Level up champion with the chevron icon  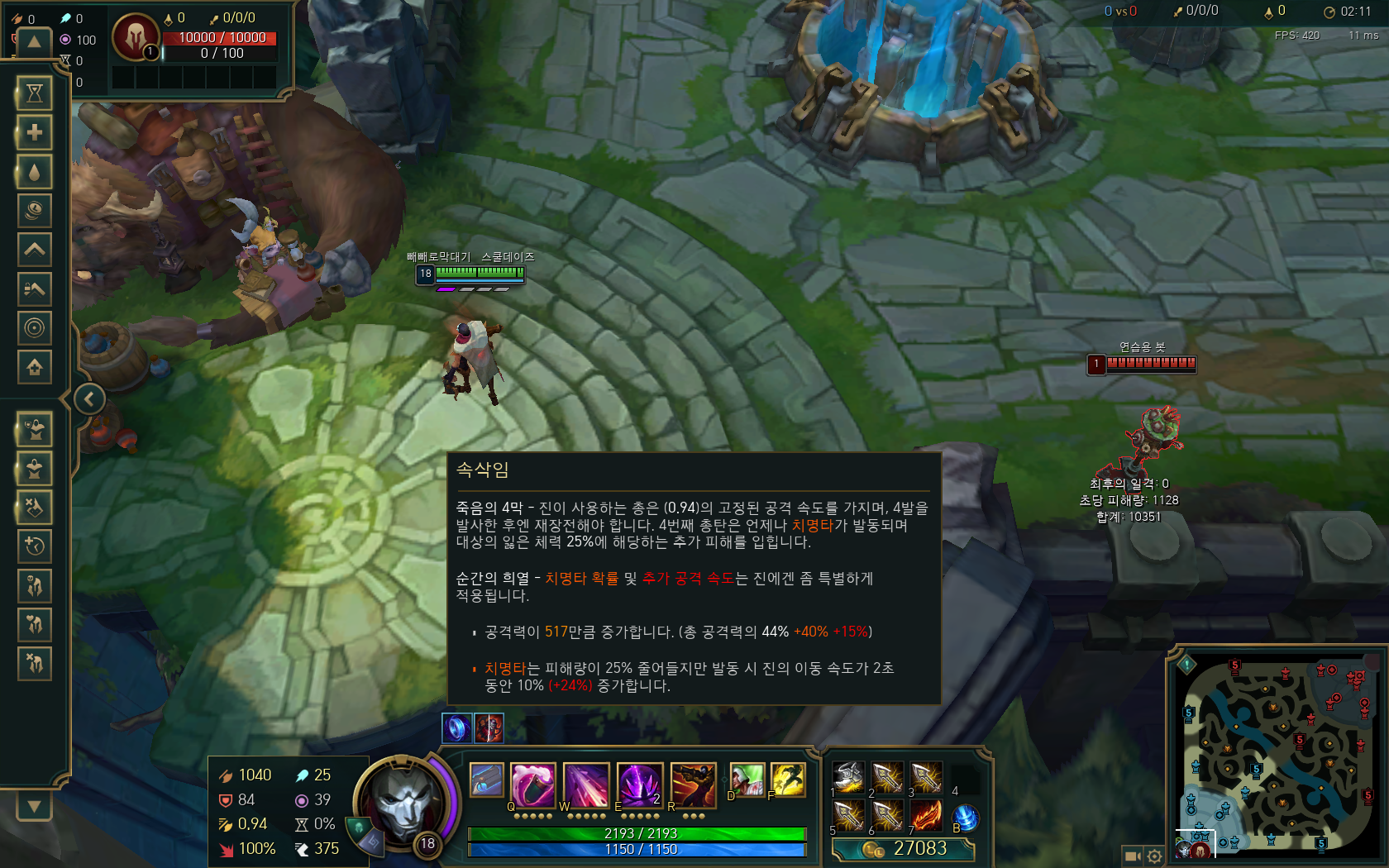34,249
